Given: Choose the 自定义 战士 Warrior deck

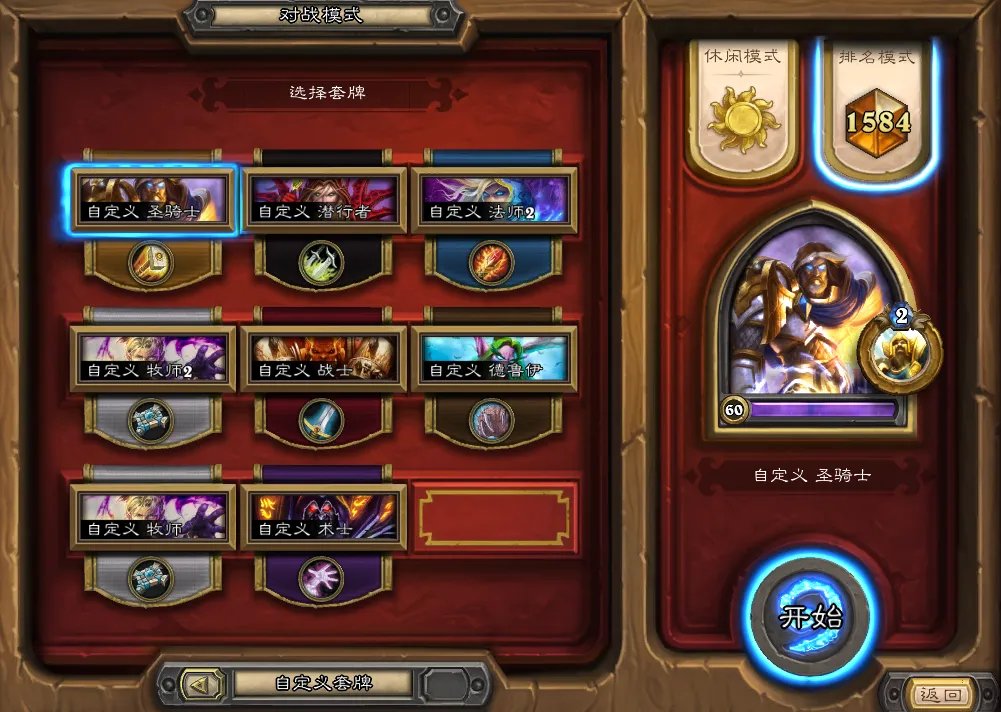Looking at the screenshot, I should click(x=323, y=358).
